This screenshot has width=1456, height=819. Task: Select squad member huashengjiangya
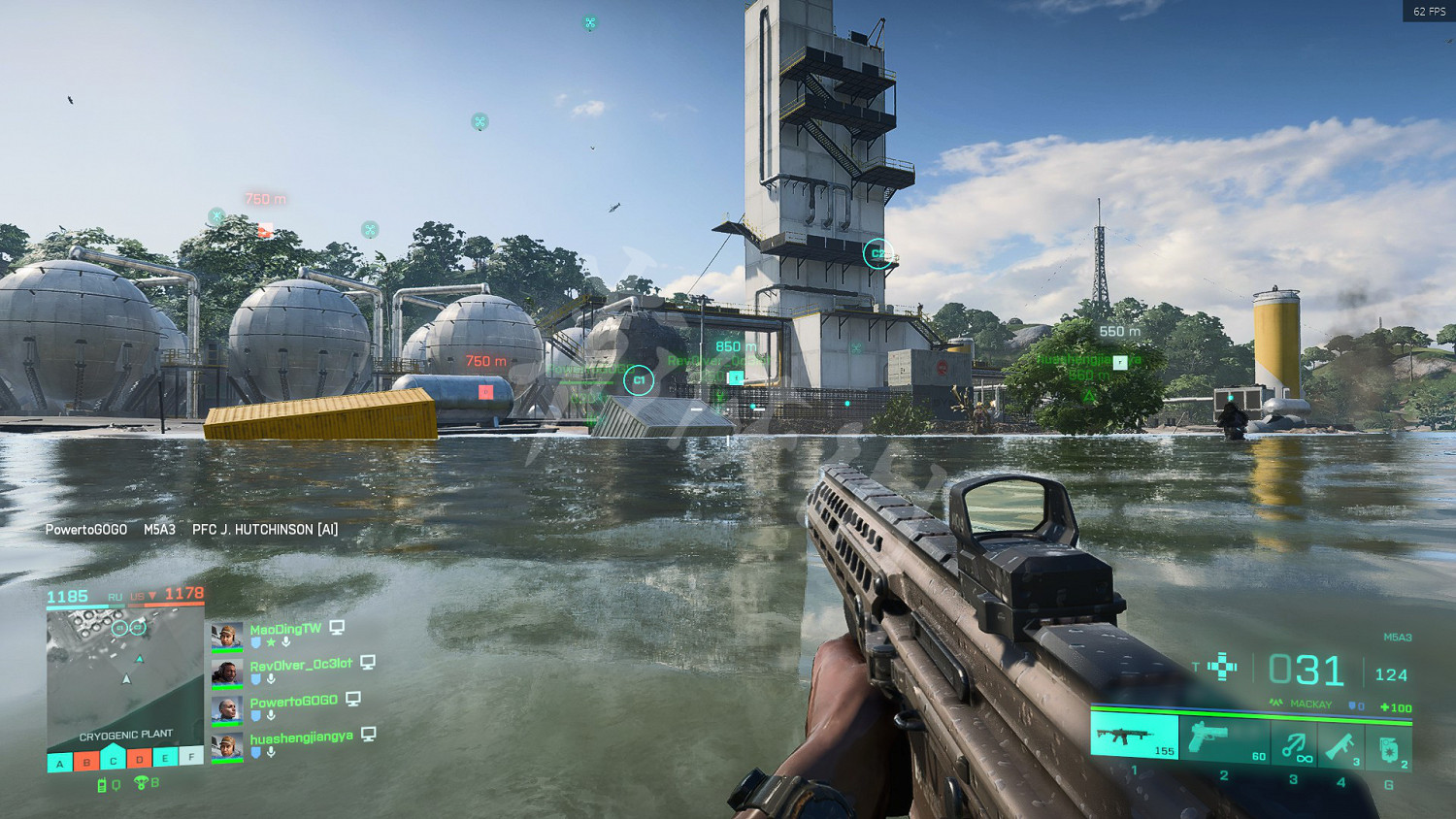[301, 738]
